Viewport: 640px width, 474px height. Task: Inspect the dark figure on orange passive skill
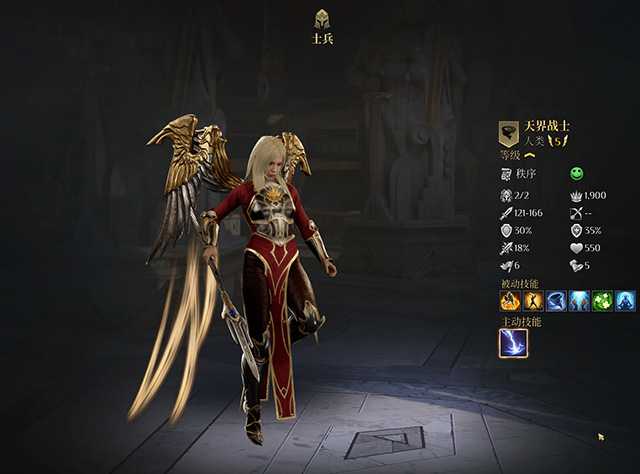click(x=533, y=300)
